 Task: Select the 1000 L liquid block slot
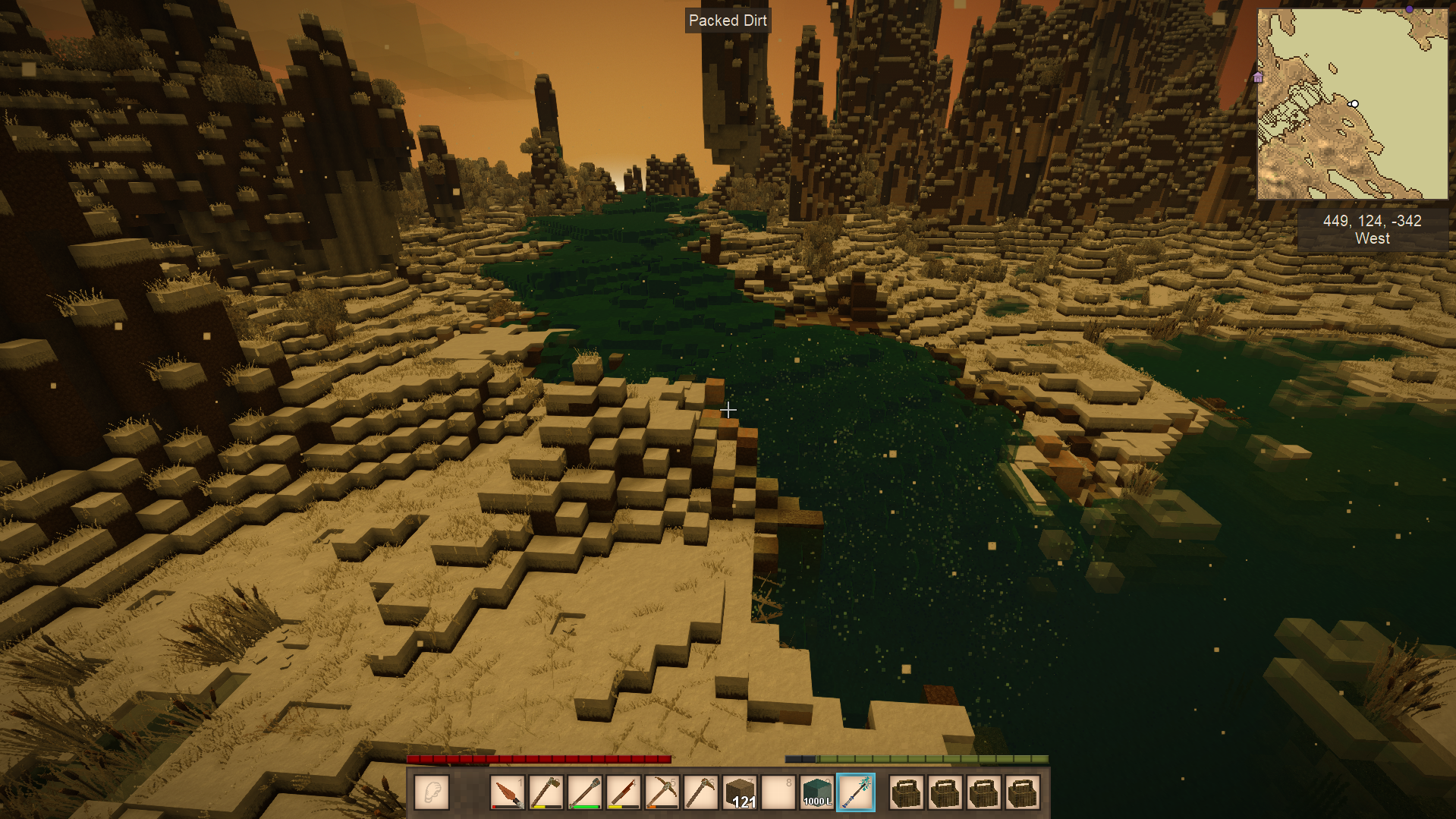click(817, 793)
